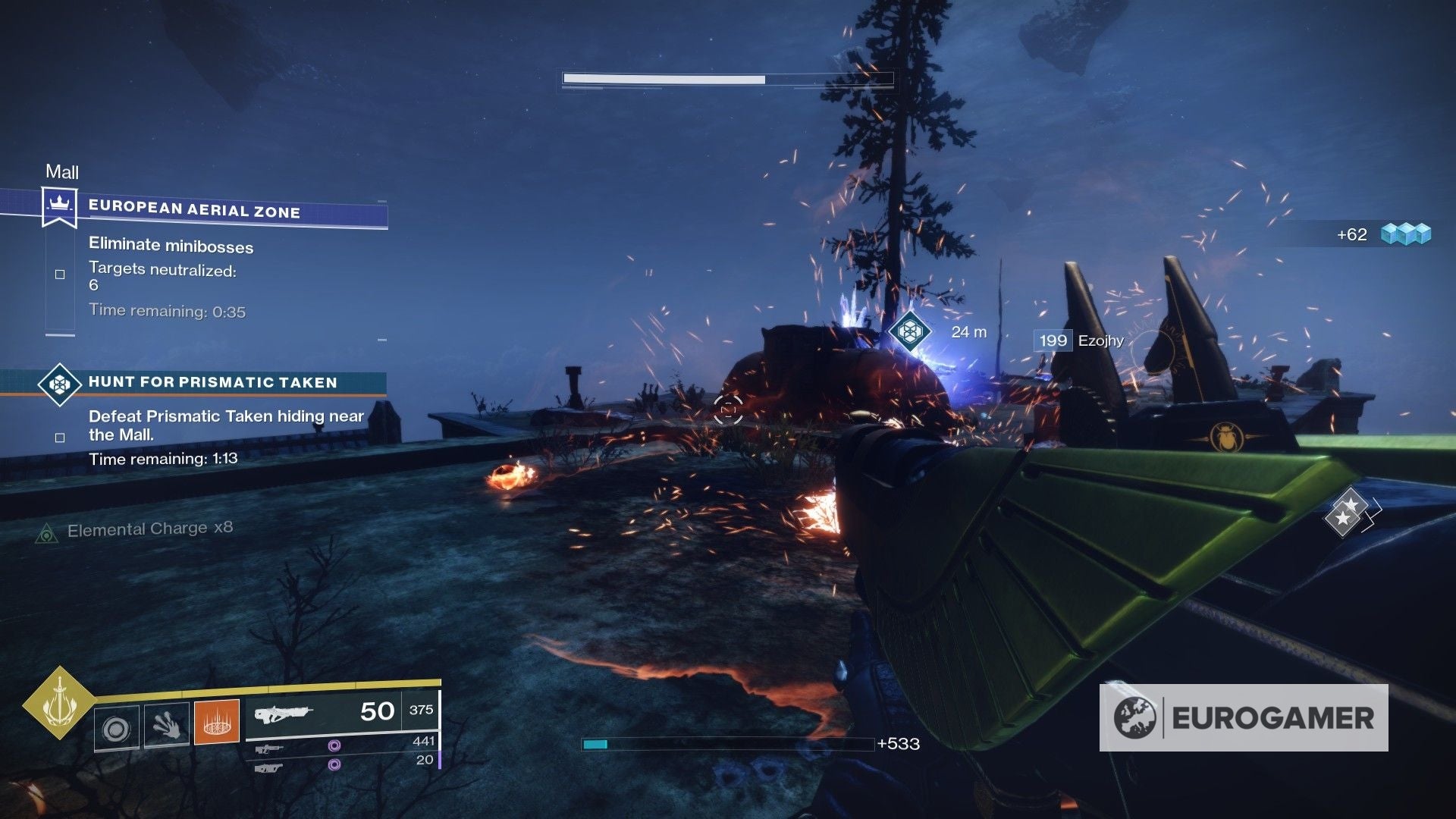Click the crown icon beside European Aerial Zone
Screen dimensions: 1456x819
(x=59, y=204)
